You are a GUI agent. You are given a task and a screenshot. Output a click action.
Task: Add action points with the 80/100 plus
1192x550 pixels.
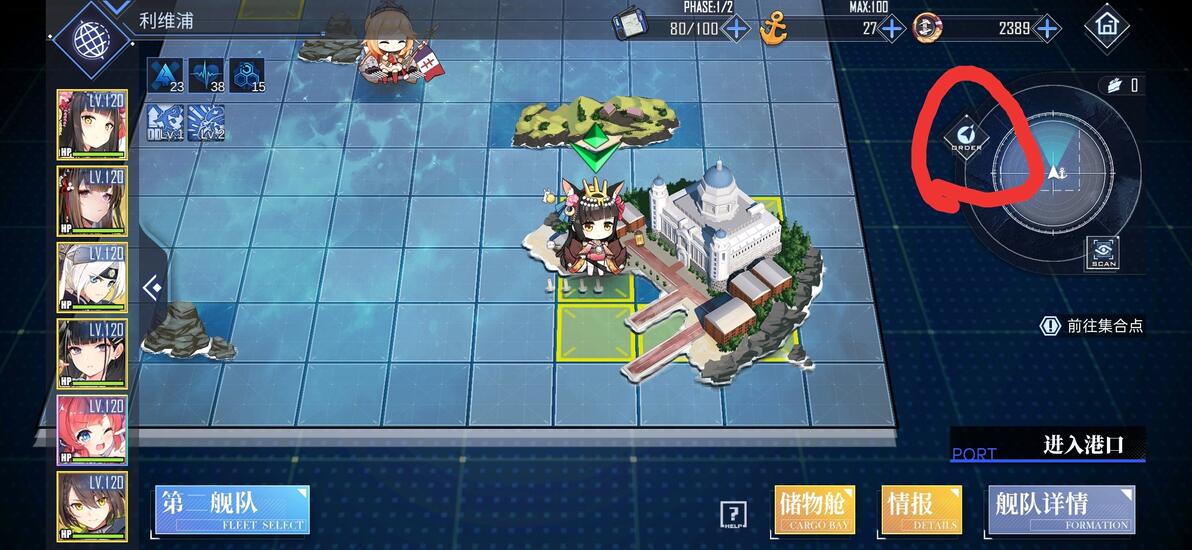coord(735,28)
